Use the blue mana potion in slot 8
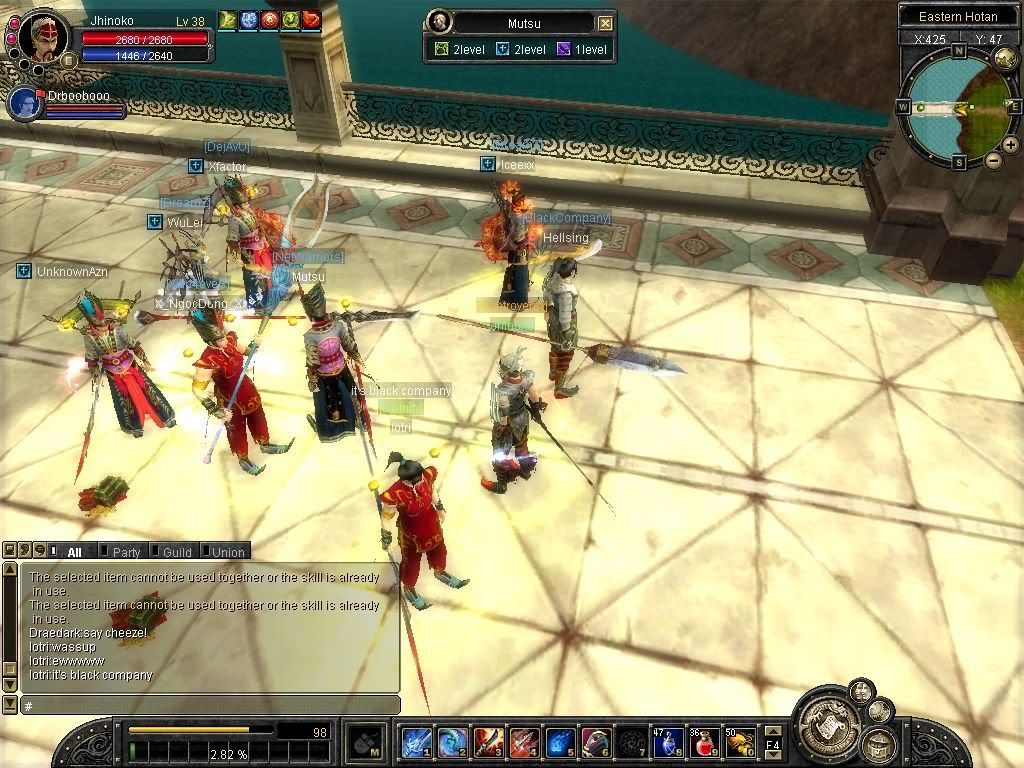The width and height of the screenshot is (1024, 768). point(667,743)
